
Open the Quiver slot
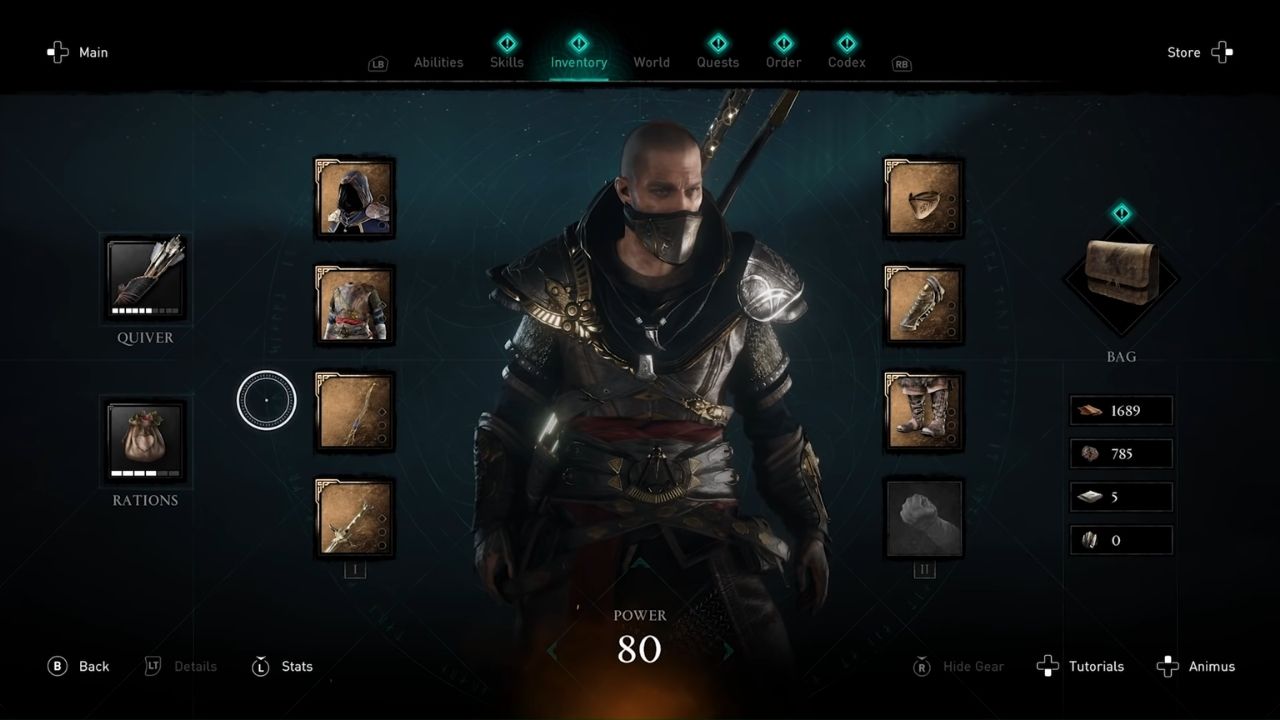pyautogui.click(x=145, y=278)
